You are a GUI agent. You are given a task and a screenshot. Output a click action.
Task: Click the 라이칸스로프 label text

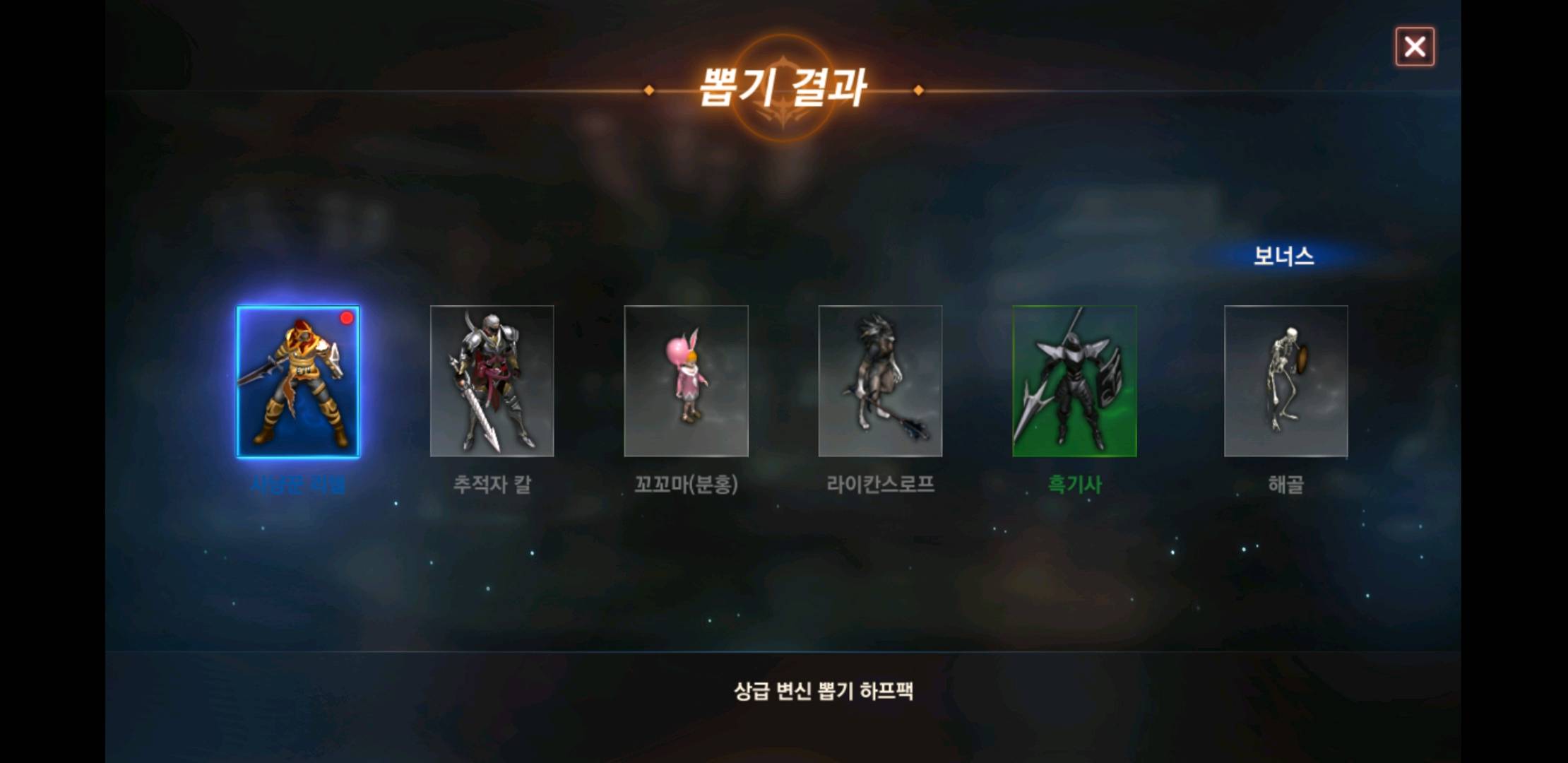point(882,485)
